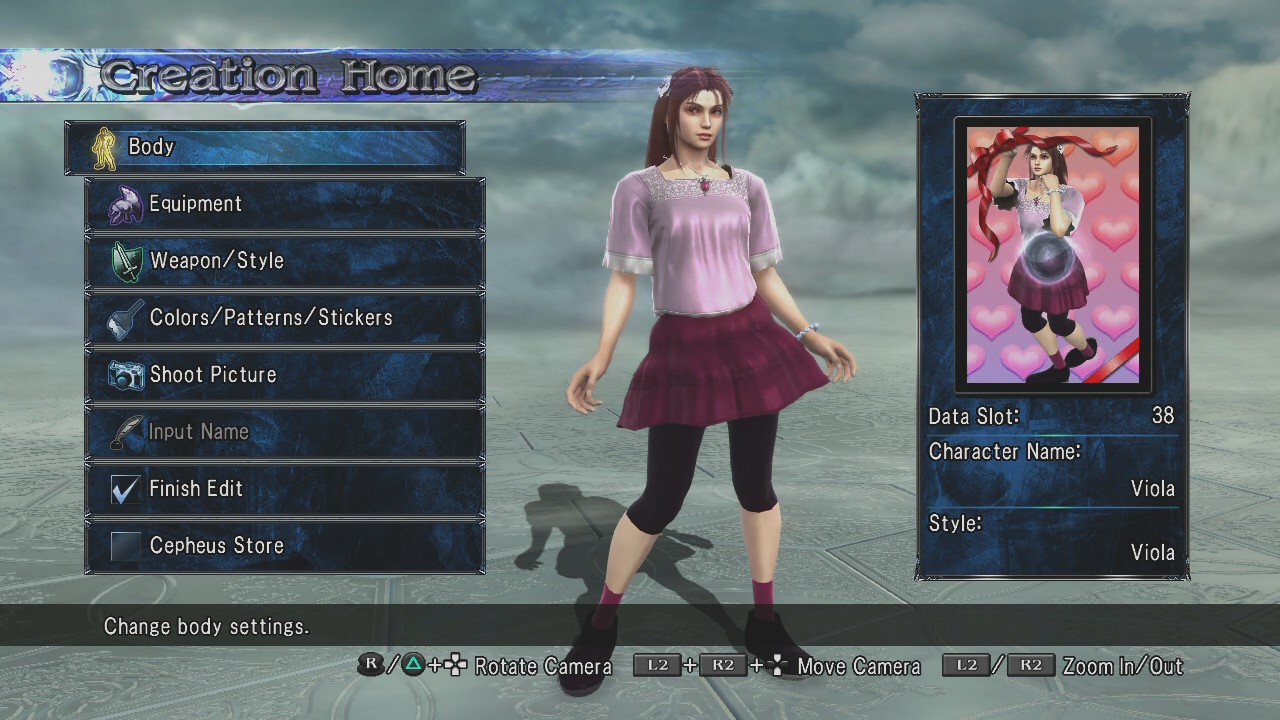The width and height of the screenshot is (1280, 720).
Task: Open Colors/Patterns/Stickers menu
Action: tap(285, 318)
